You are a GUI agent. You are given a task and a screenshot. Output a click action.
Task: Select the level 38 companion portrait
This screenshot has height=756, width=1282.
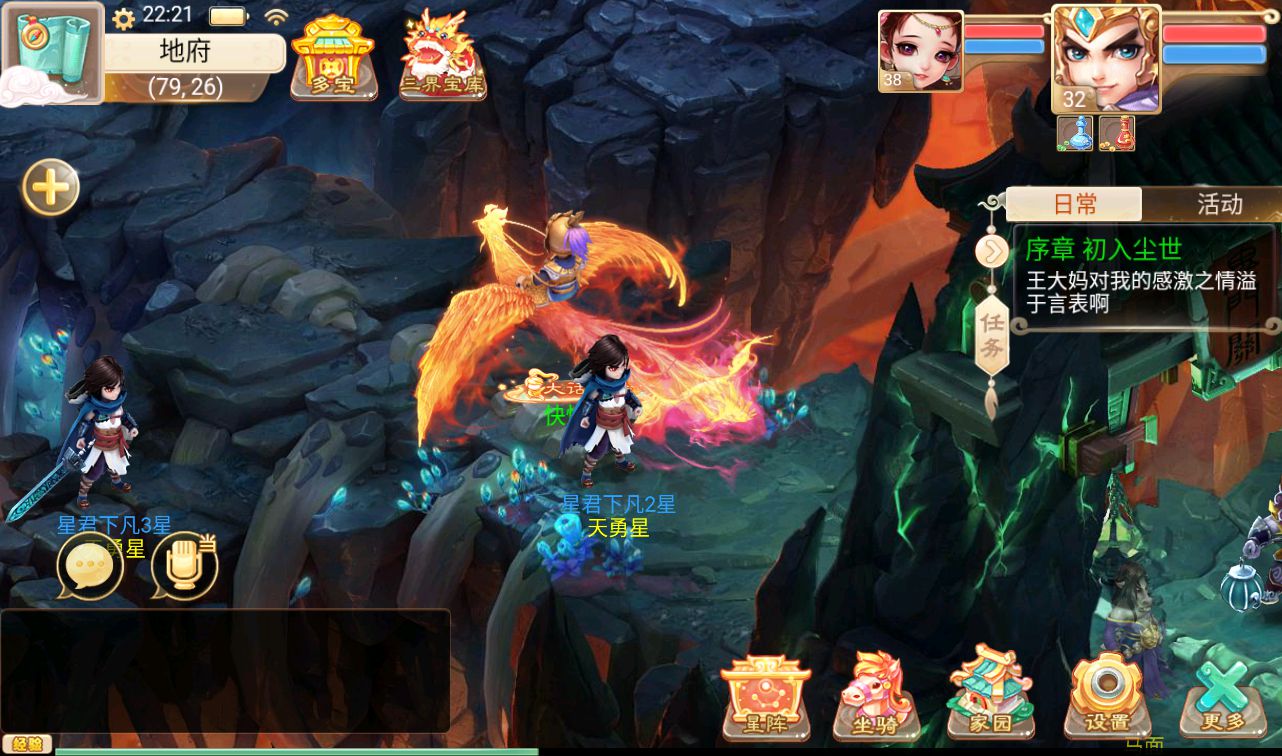point(920,52)
